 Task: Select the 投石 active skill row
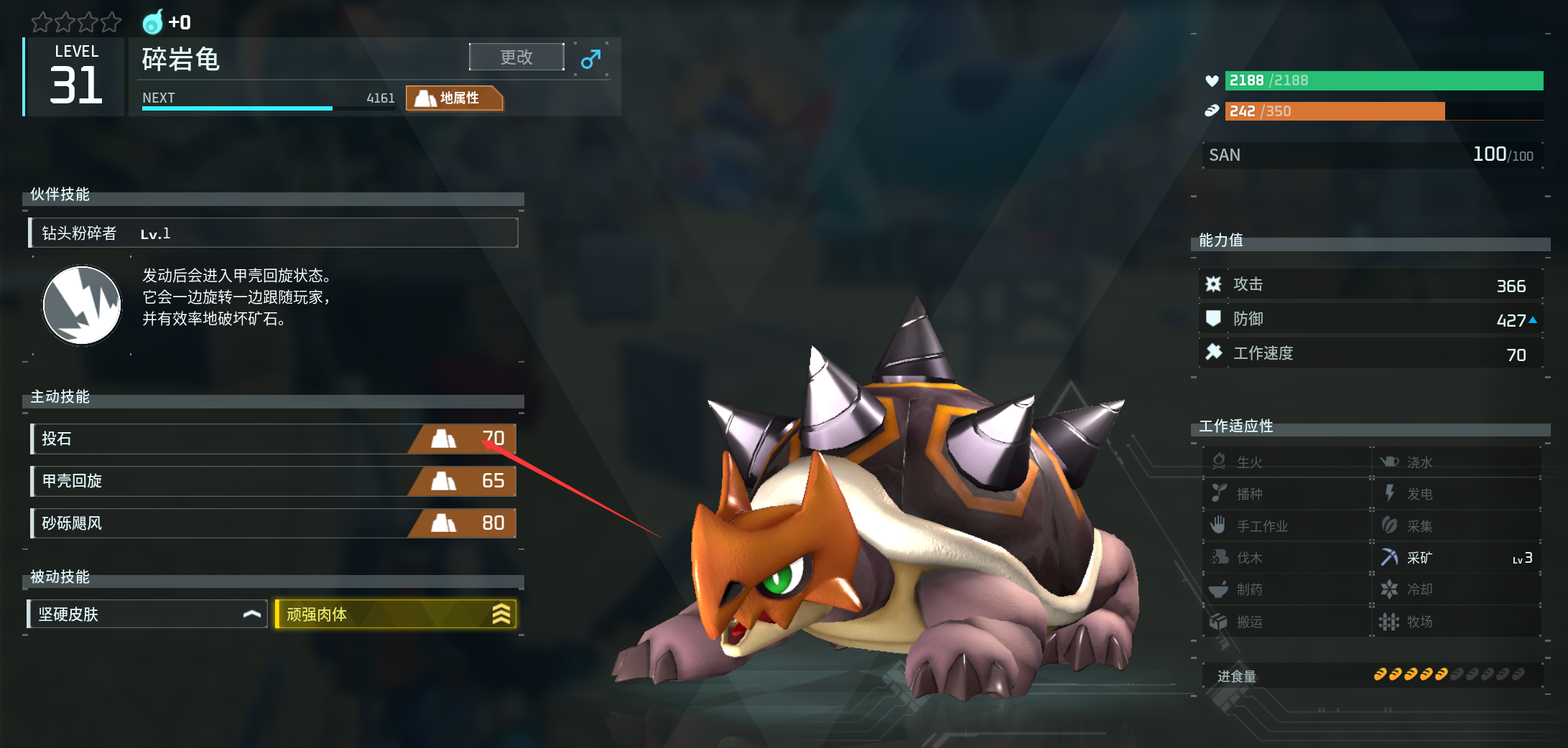273,439
